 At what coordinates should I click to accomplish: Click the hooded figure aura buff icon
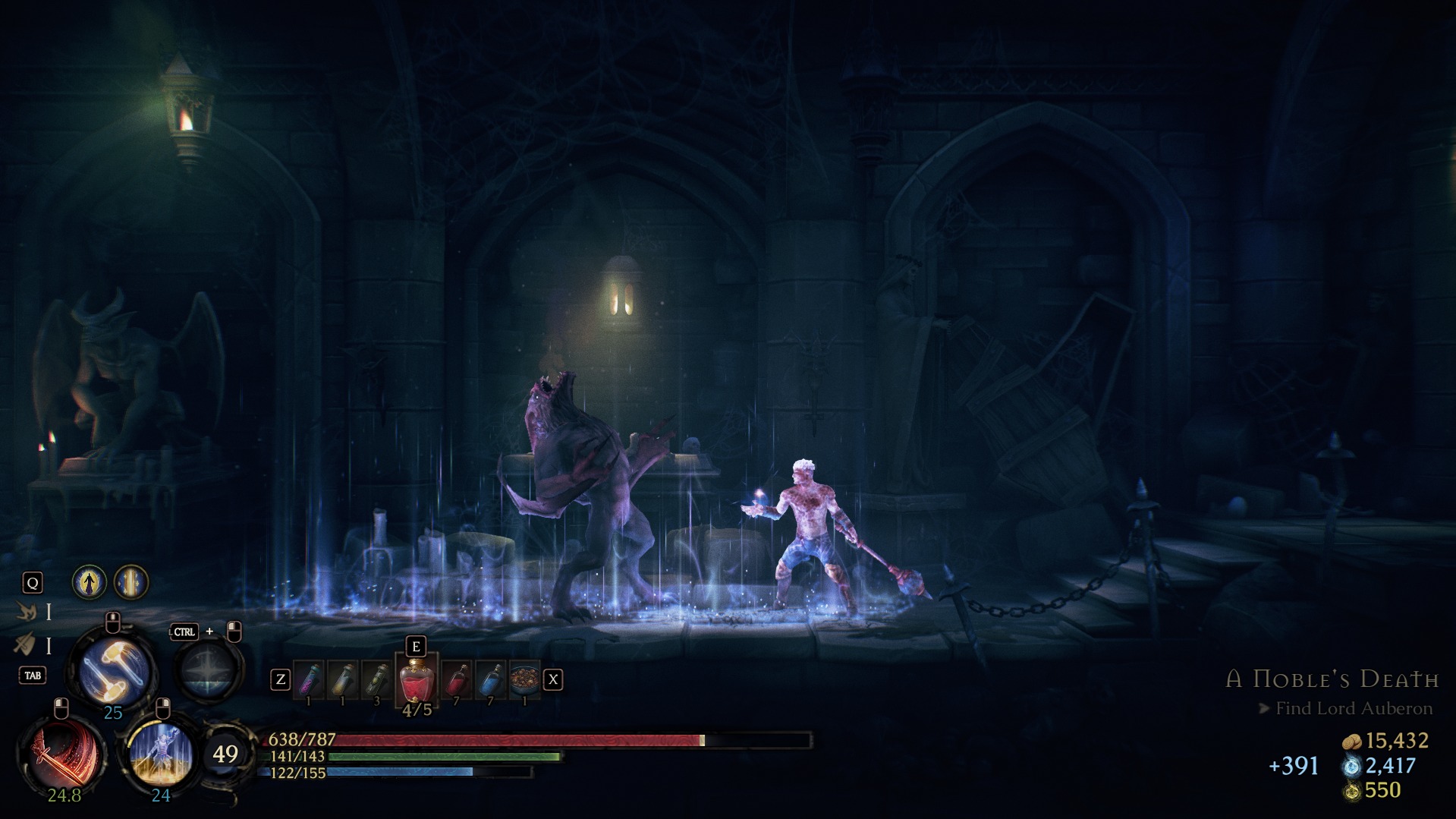(x=90, y=583)
